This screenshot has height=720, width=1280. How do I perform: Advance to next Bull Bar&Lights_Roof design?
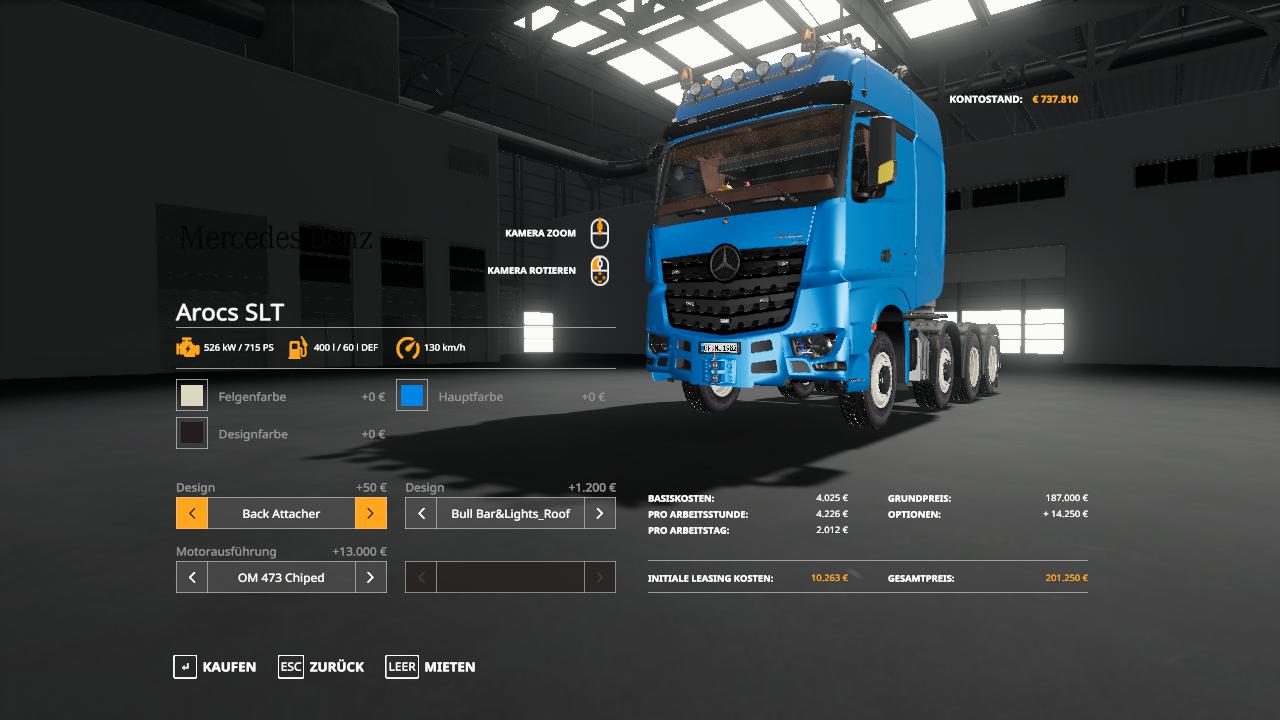pos(599,514)
